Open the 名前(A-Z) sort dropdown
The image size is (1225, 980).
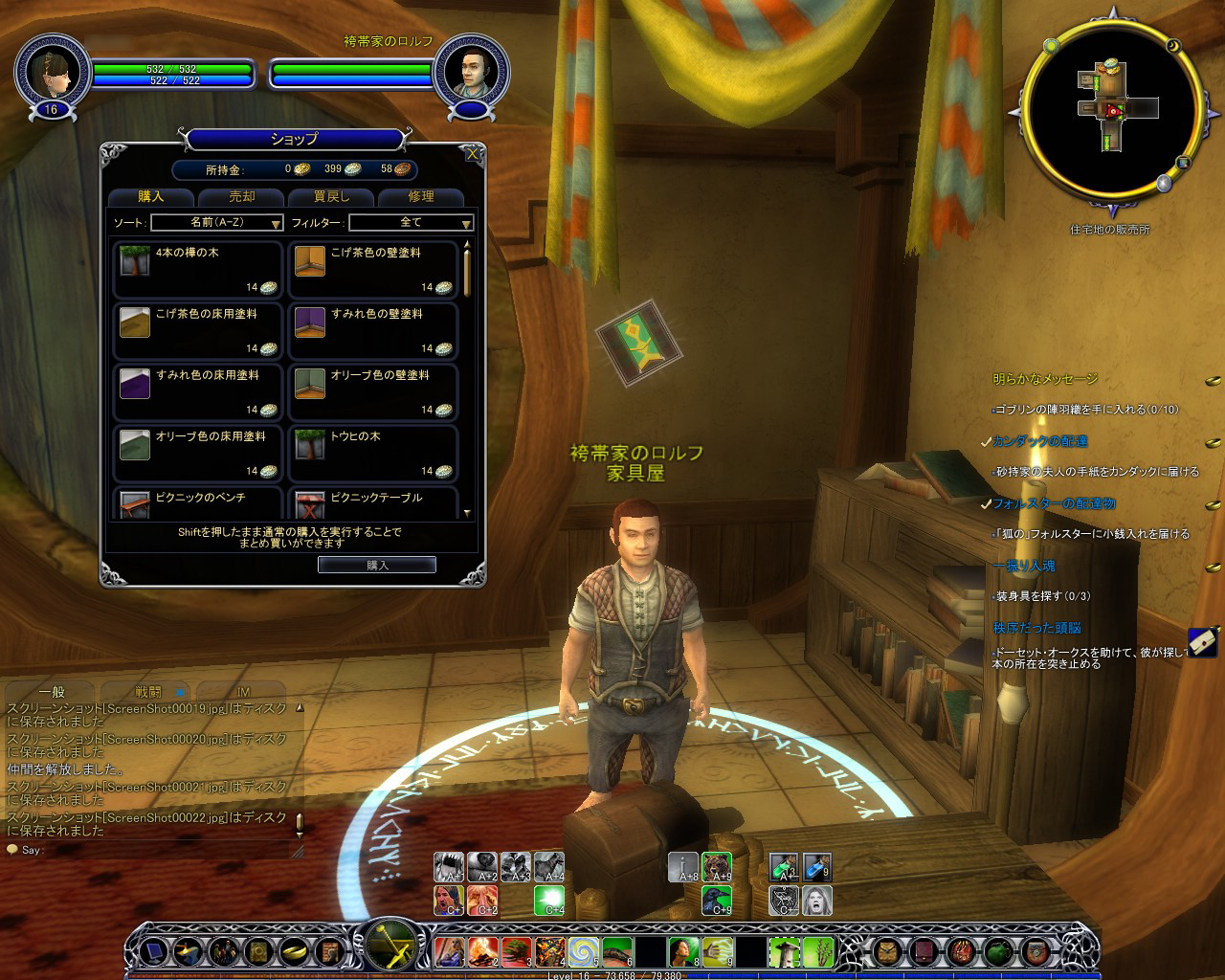217,222
